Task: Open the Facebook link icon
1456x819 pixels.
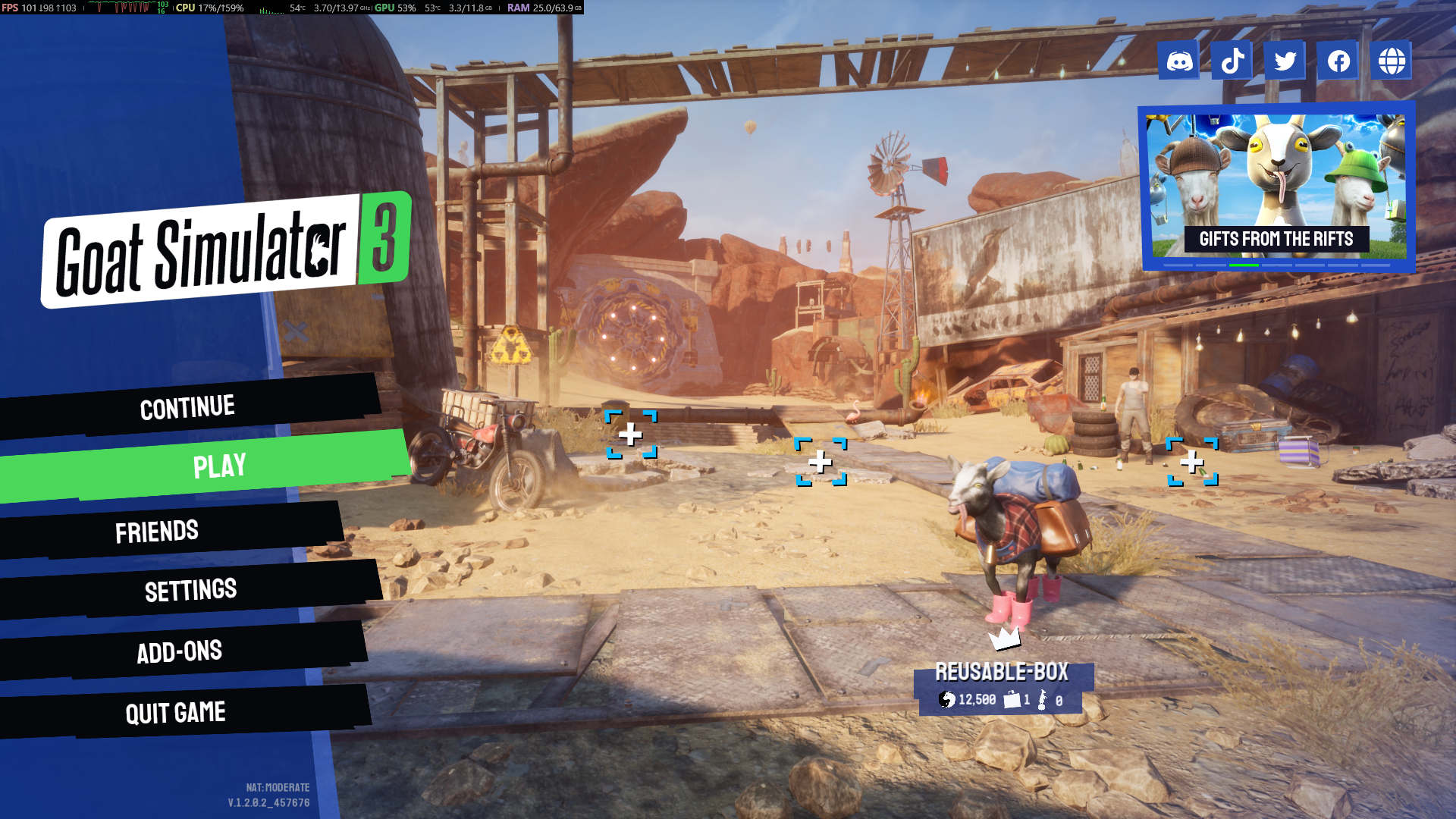Action: [x=1338, y=61]
